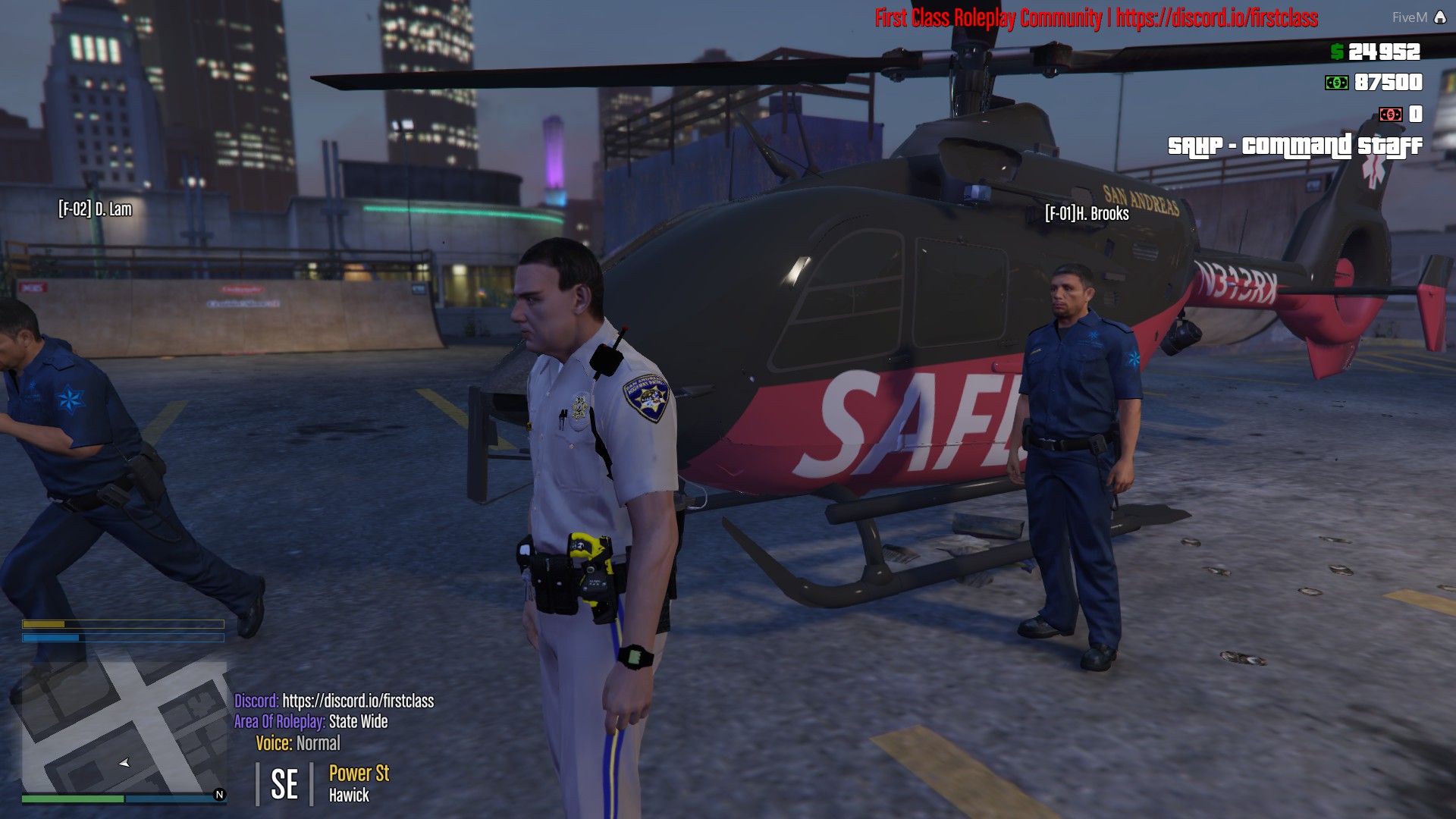Toggle the [F-01] H. Brooks name tag
The image size is (1456, 819).
(1088, 214)
